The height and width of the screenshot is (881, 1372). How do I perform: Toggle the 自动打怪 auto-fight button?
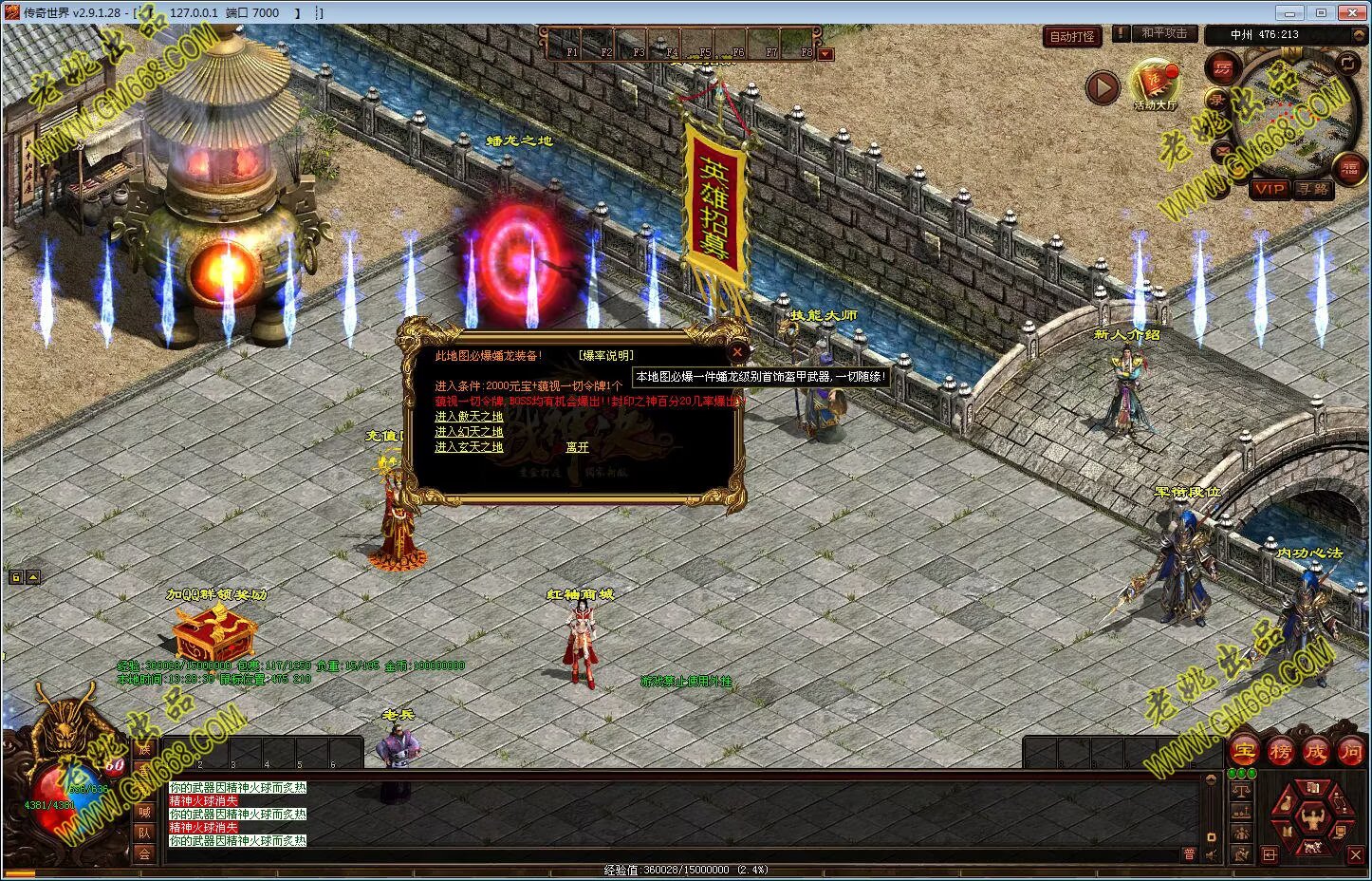[x=1072, y=37]
